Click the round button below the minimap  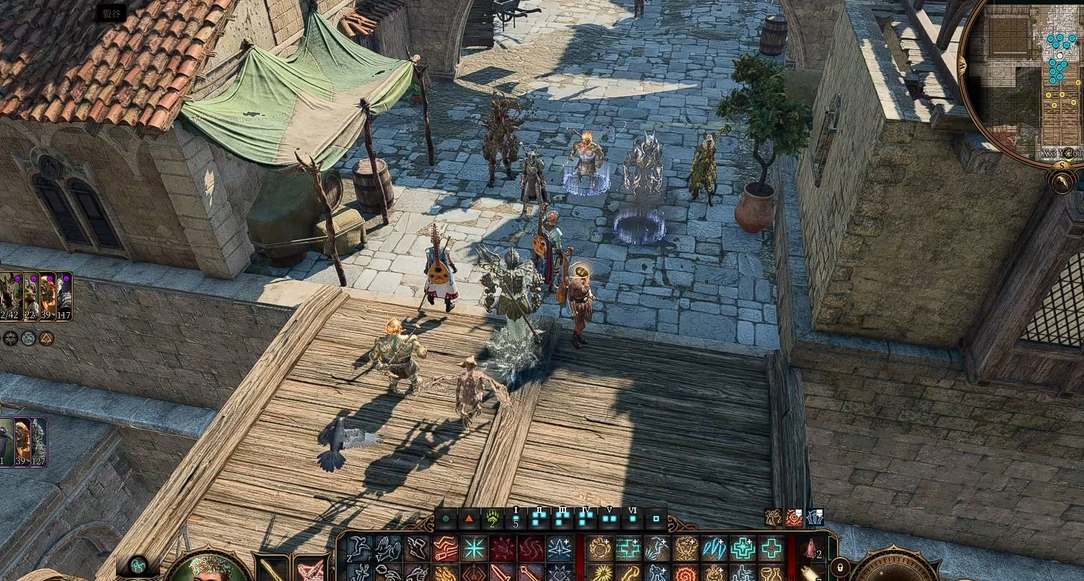pyautogui.click(x=1062, y=181)
